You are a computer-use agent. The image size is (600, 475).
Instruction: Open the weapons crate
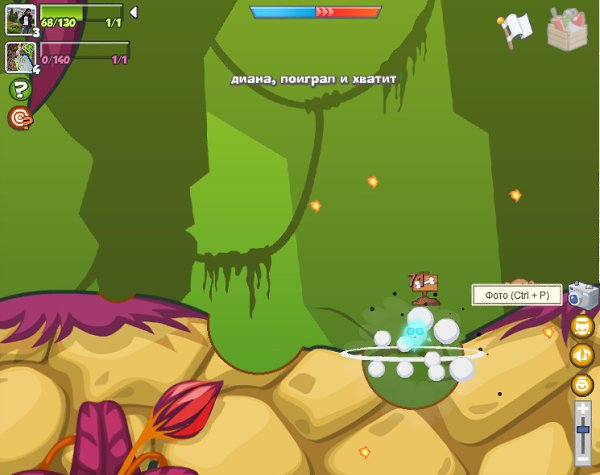[x=567, y=27]
